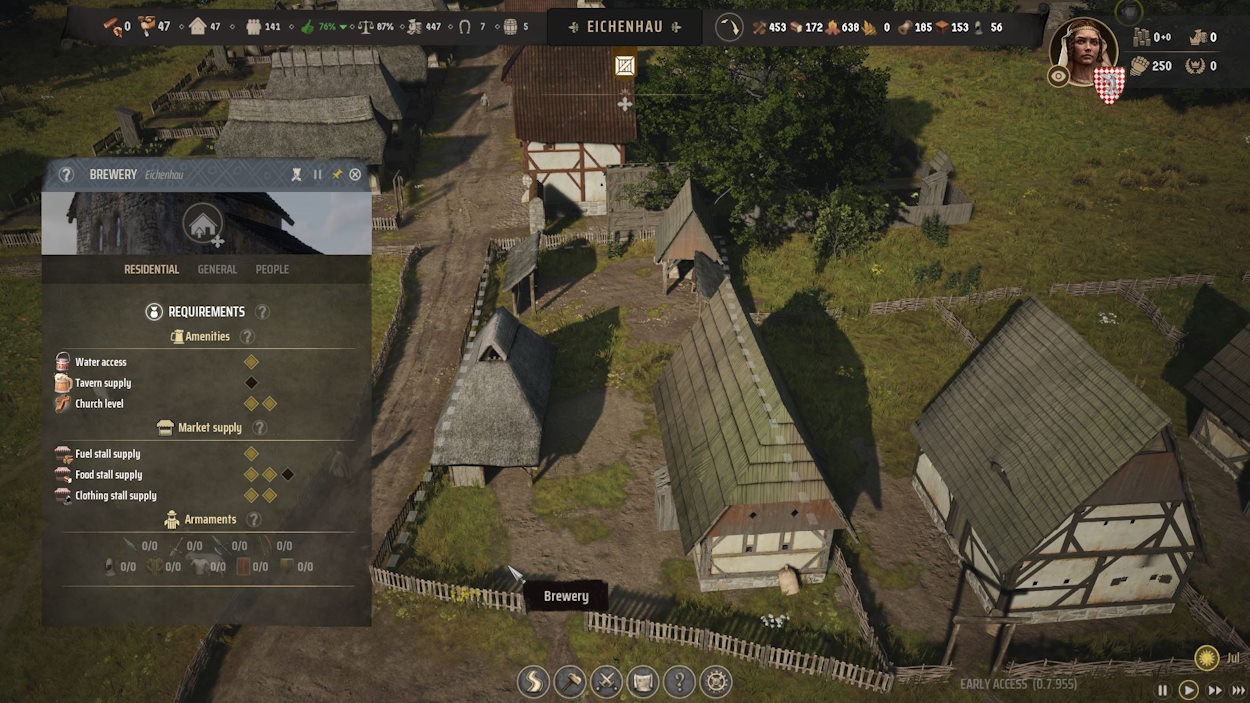Viewport: 1250px width, 703px height.
Task: Pause the Brewery building's operation
Action: click(x=318, y=175)
